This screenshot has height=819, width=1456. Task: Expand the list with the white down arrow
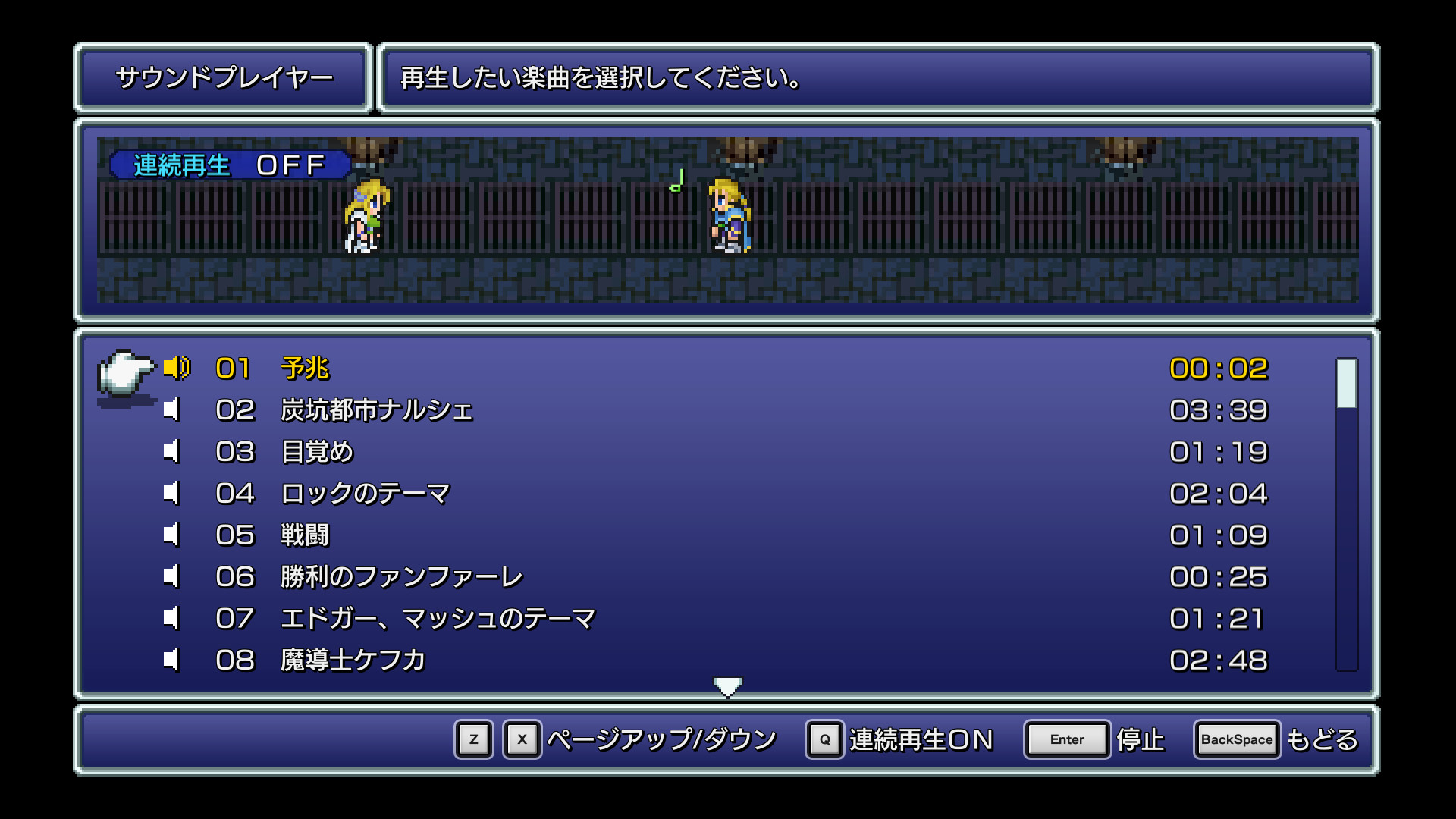727,685
